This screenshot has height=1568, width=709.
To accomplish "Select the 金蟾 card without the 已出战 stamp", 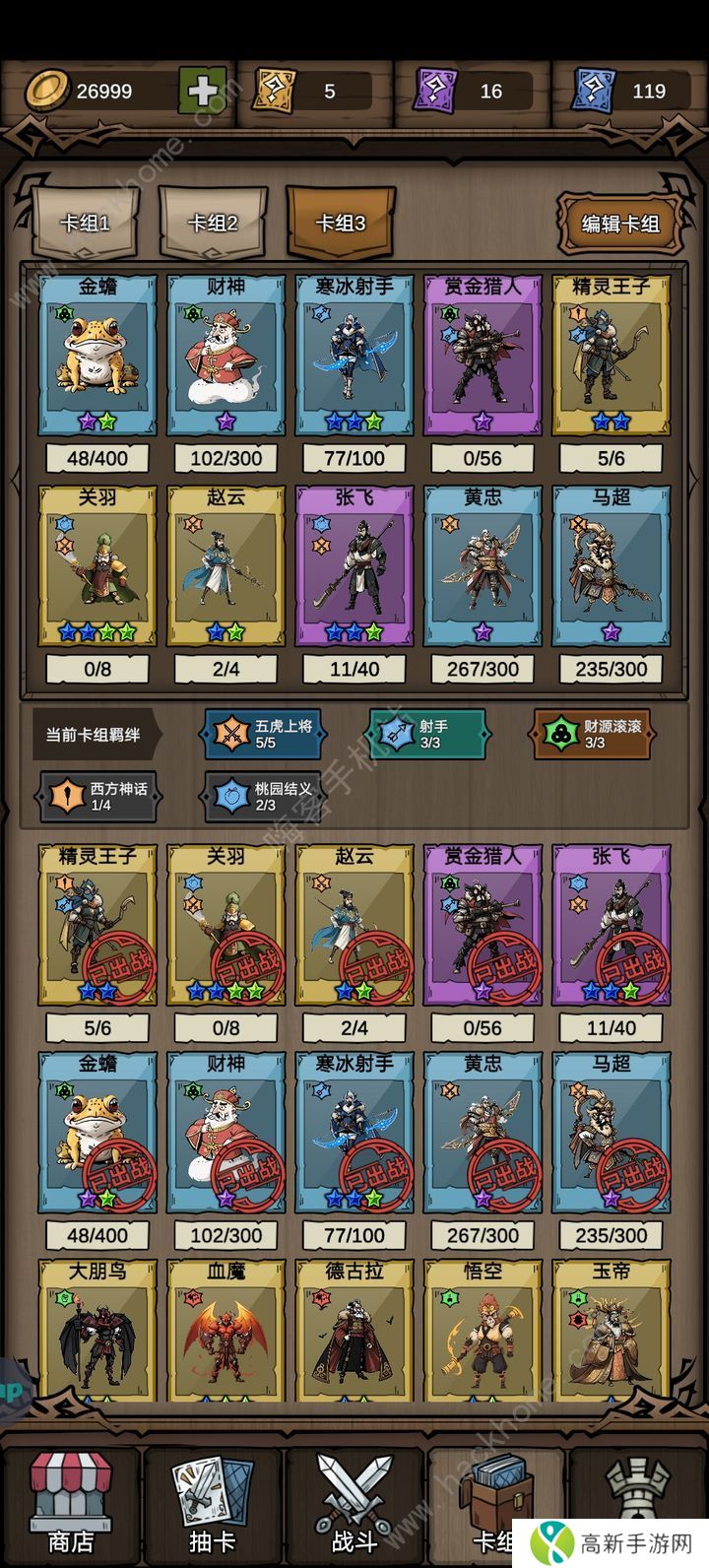I will point(97,355).
